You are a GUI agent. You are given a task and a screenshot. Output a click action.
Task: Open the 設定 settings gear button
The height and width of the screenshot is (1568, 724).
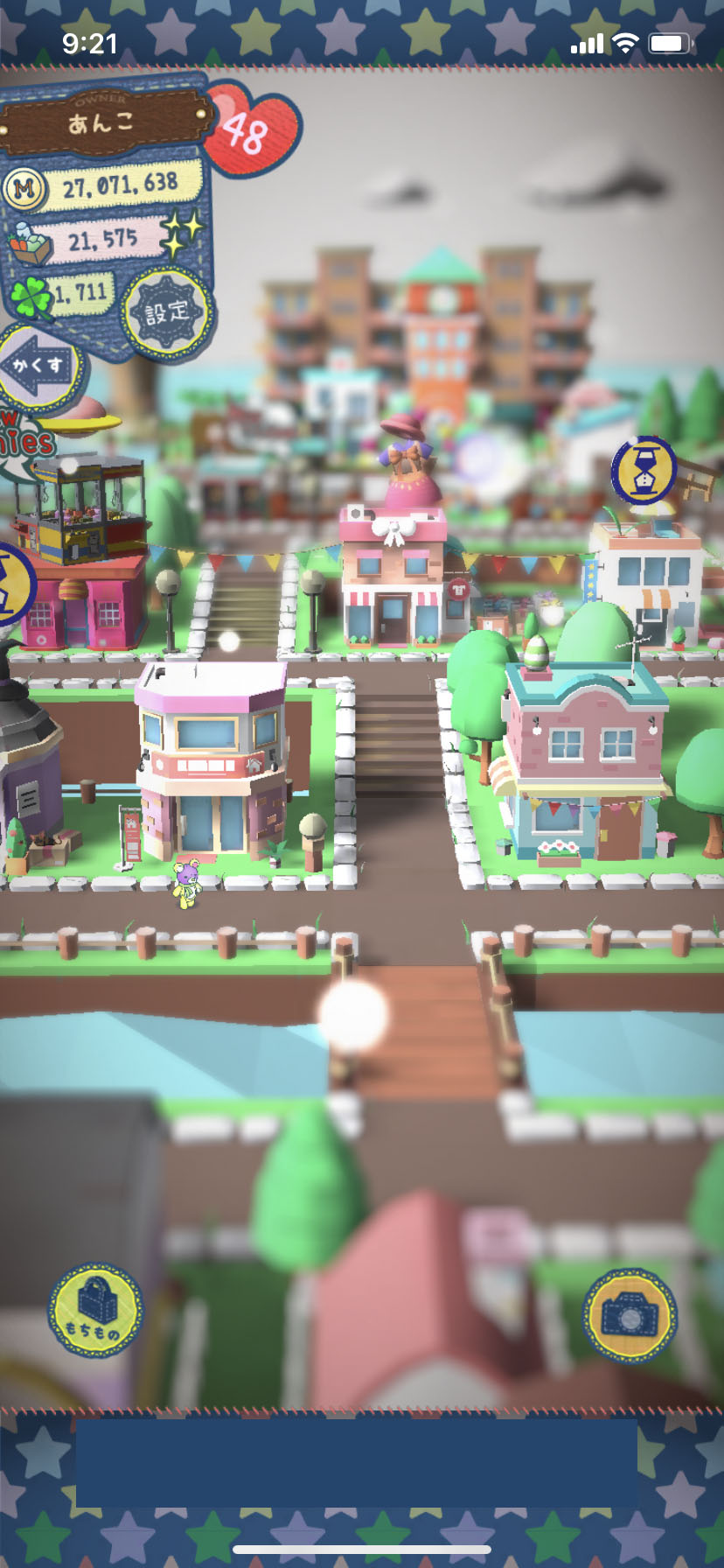point(166,312)
